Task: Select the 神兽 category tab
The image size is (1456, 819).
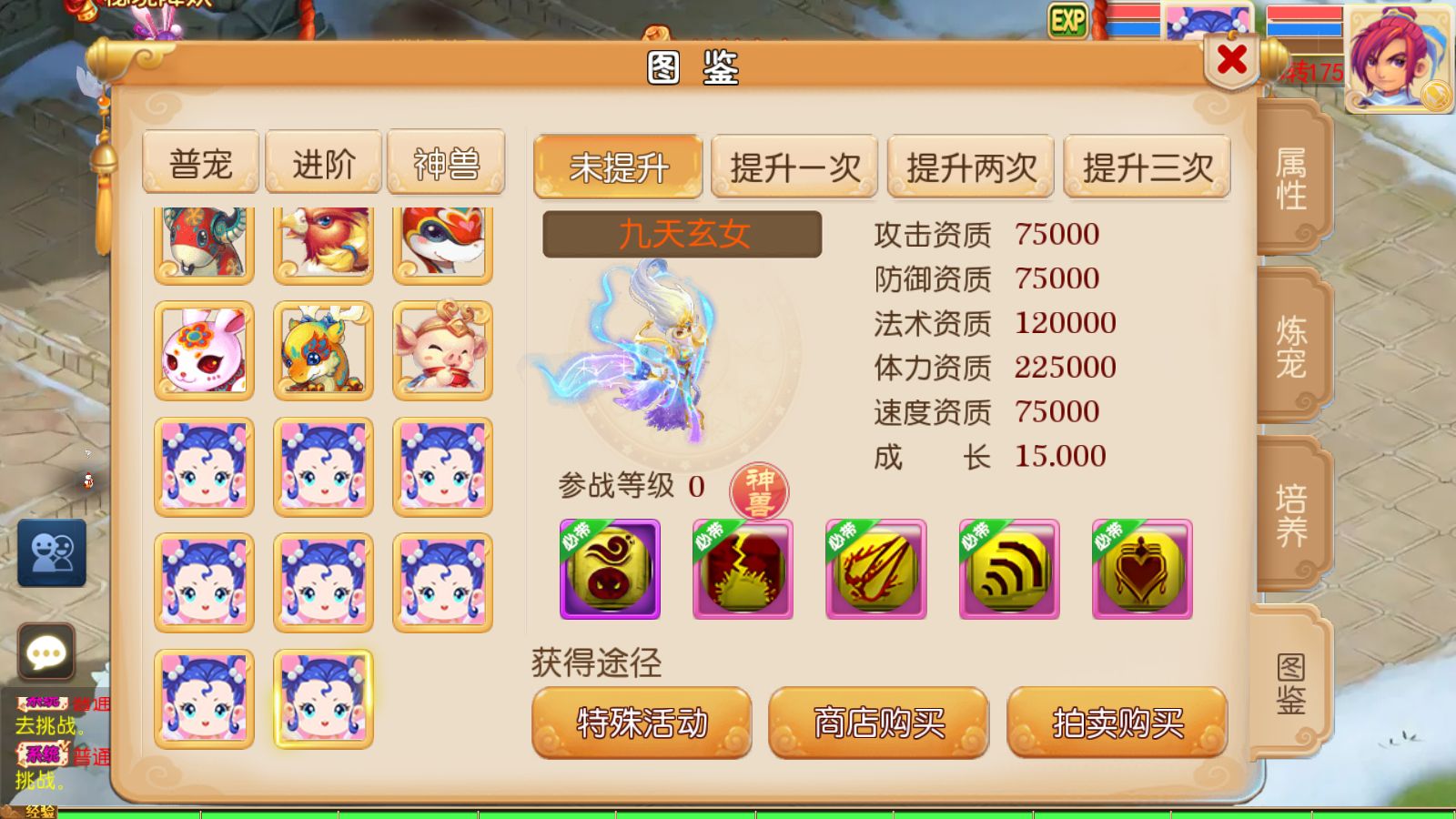Action: (445, 161)
